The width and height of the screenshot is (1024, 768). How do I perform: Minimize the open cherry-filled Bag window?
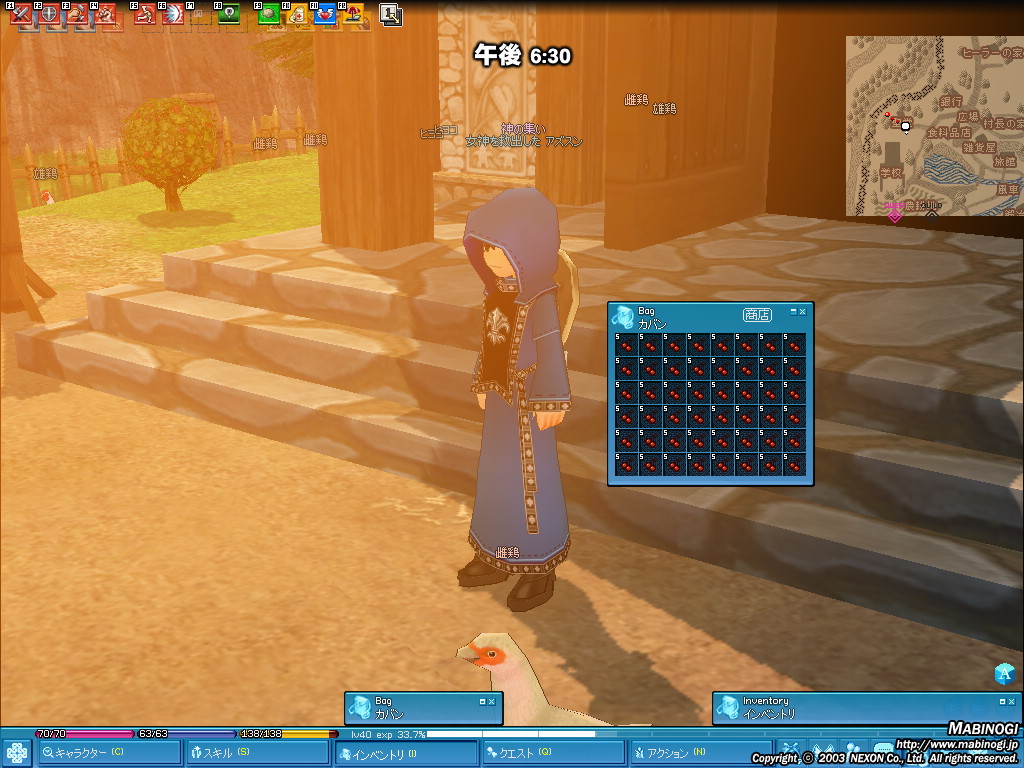point(793,312)
